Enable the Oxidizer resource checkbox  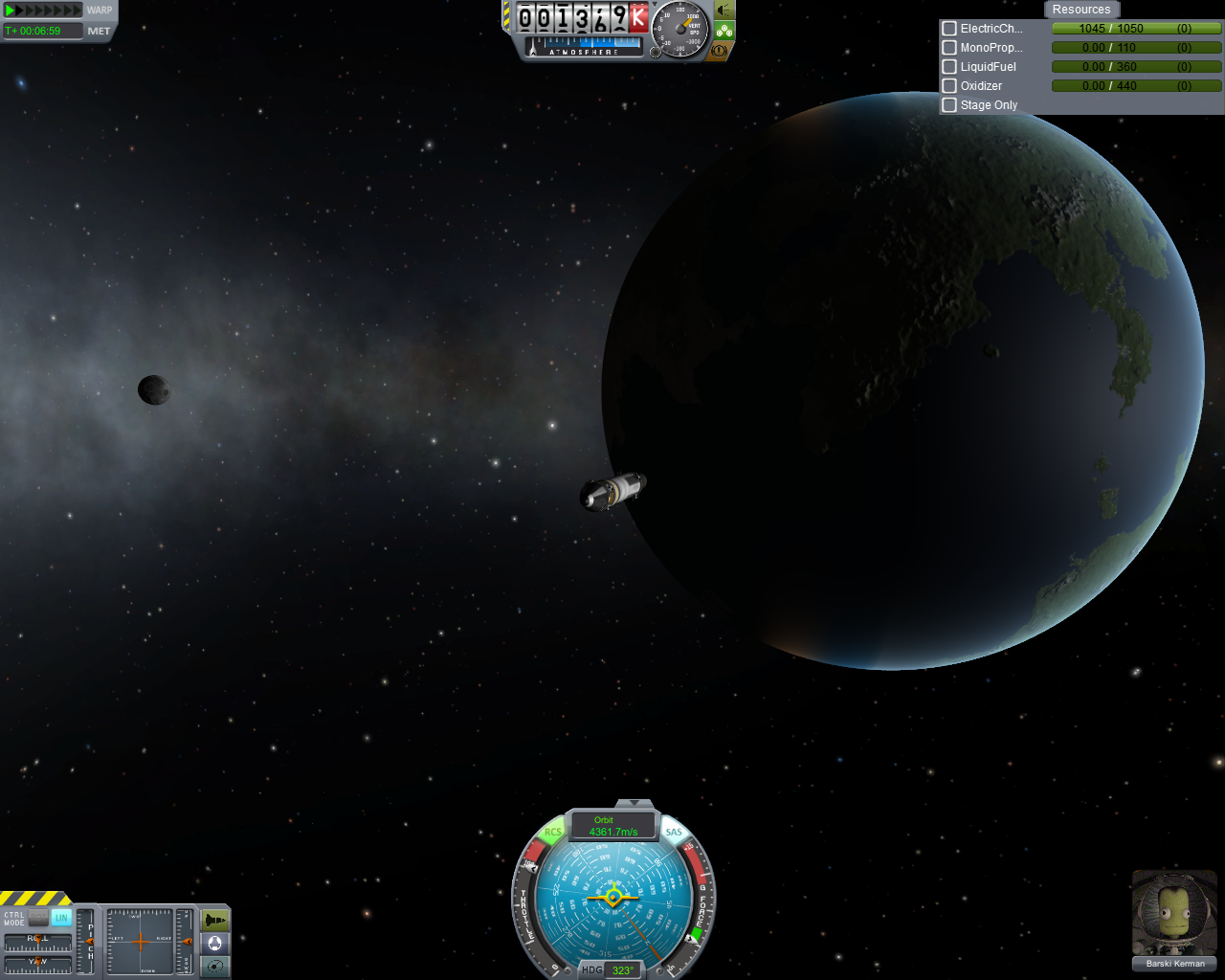pyautogui.click(x=949, y=86)
